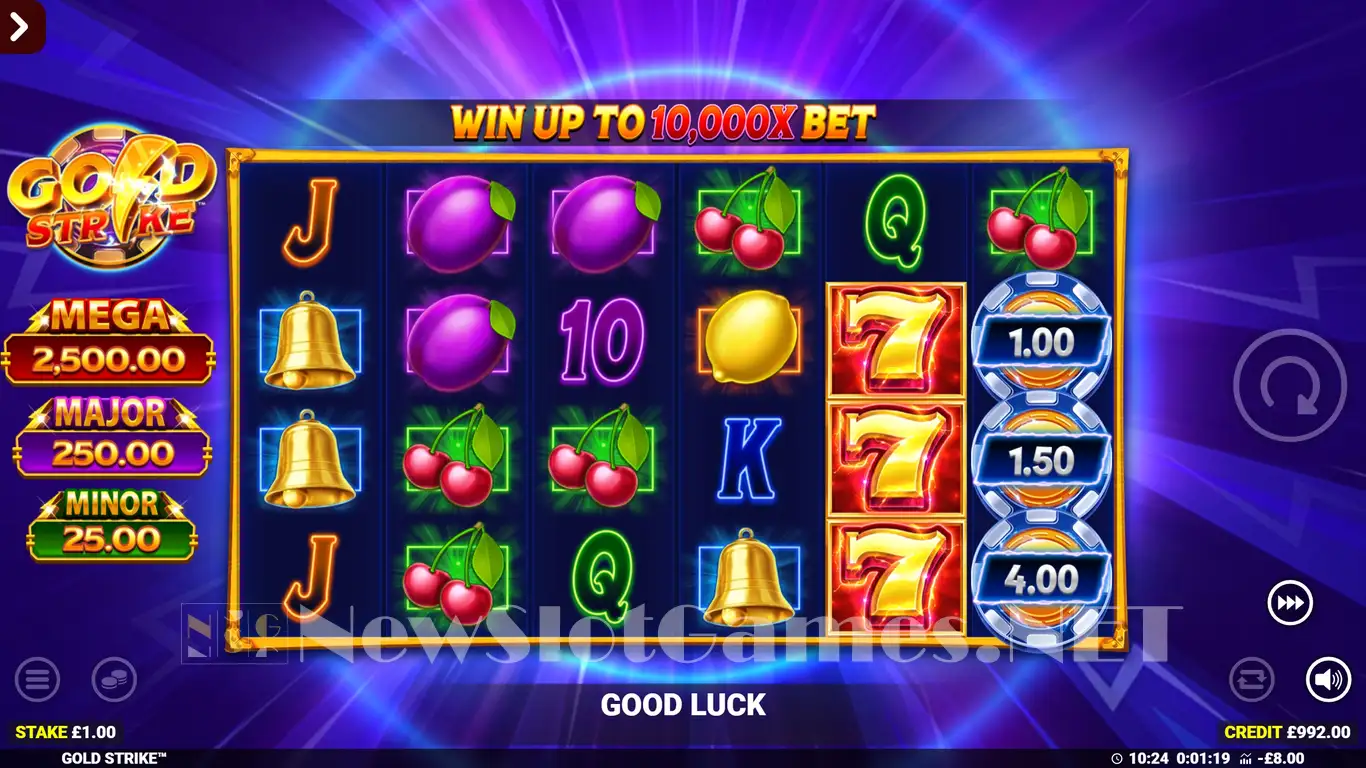Open the hamburger game menu
The height and width of the screenshot is (768, 1366).
[37, 680]
